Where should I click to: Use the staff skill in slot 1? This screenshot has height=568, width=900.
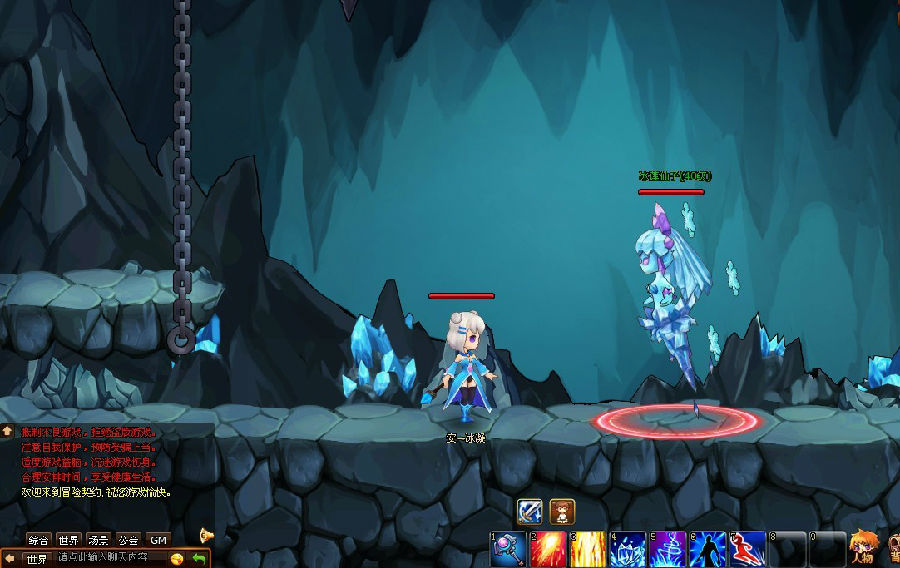tap(508, 549)
